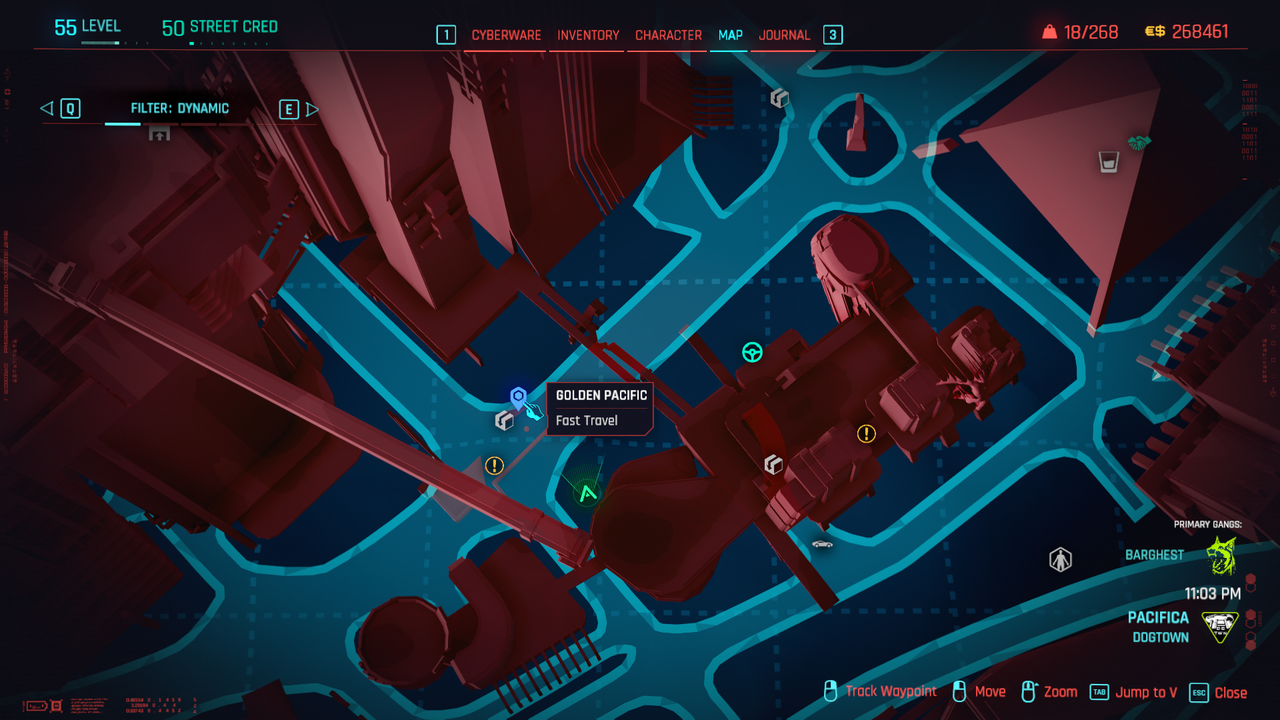Viewport: 1280px width, 720px height.
Task: Open the Character tab
Action: tap(668, 35)
